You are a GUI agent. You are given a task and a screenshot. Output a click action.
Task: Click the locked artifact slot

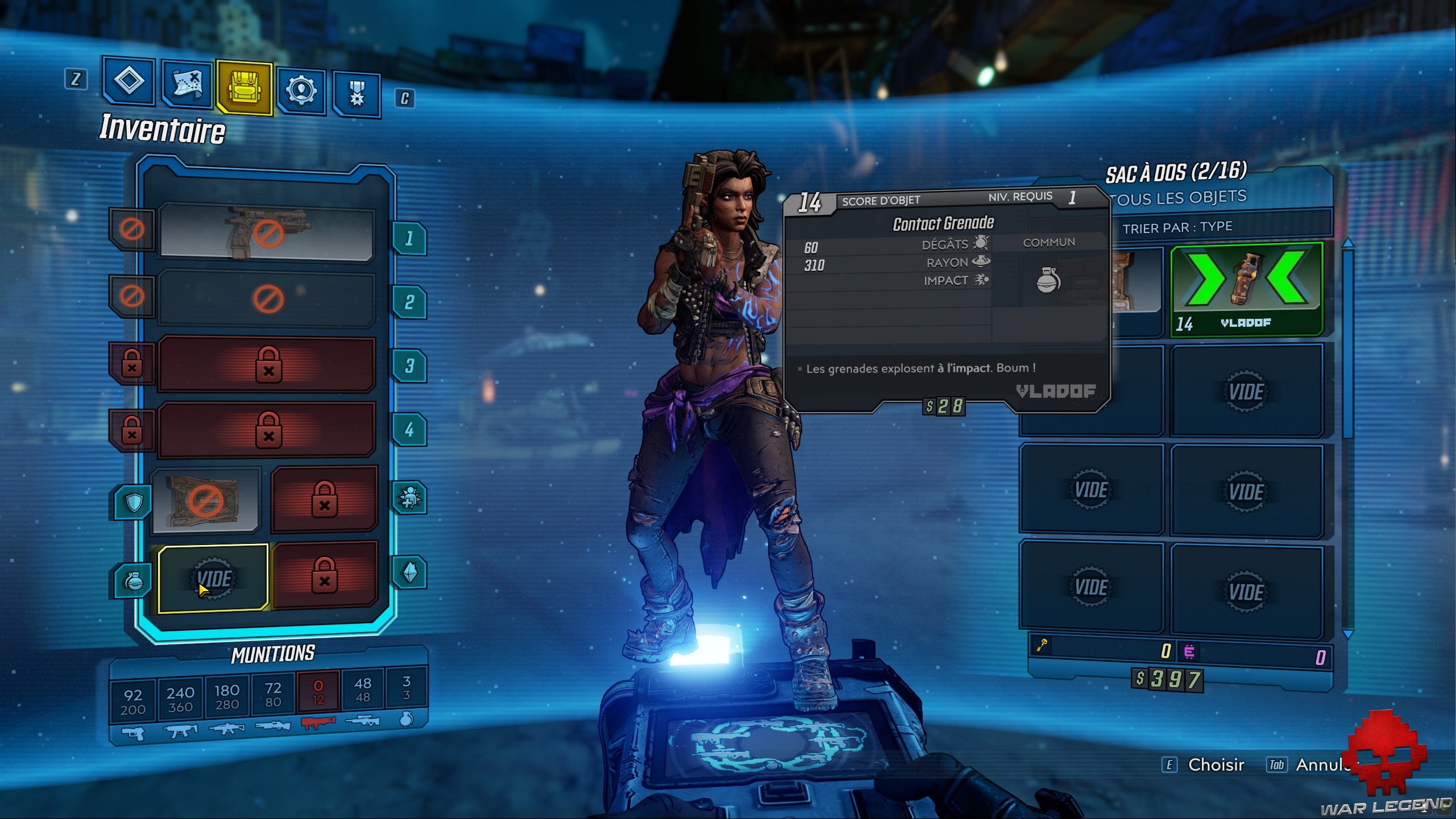click(x=324, y=575)
